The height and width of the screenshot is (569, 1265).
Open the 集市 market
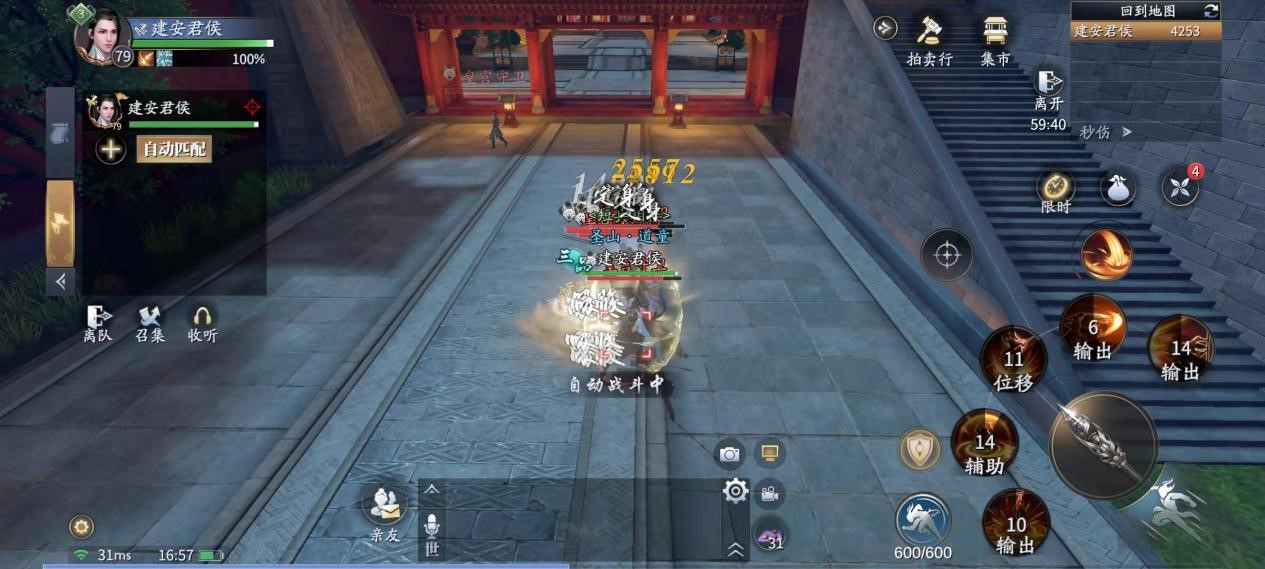pos(995,39)
